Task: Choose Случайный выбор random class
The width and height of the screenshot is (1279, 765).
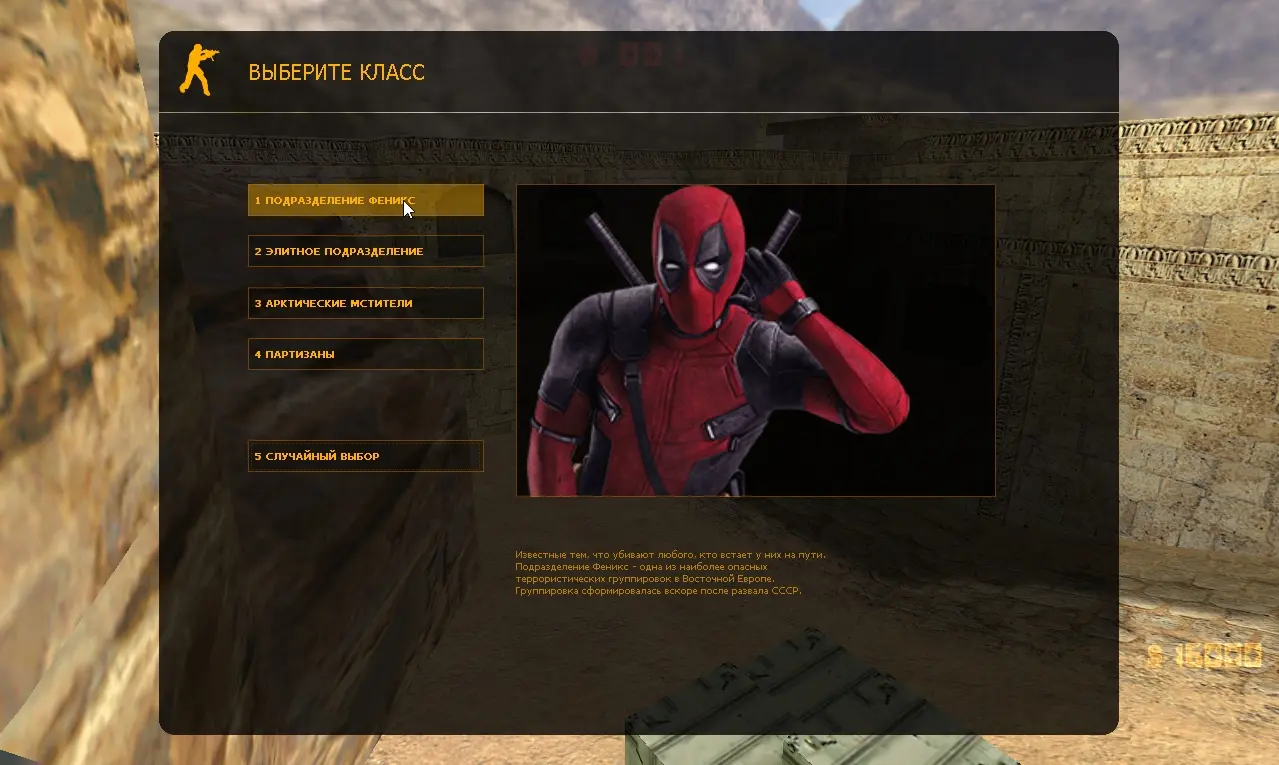Action: click(365, 456)
